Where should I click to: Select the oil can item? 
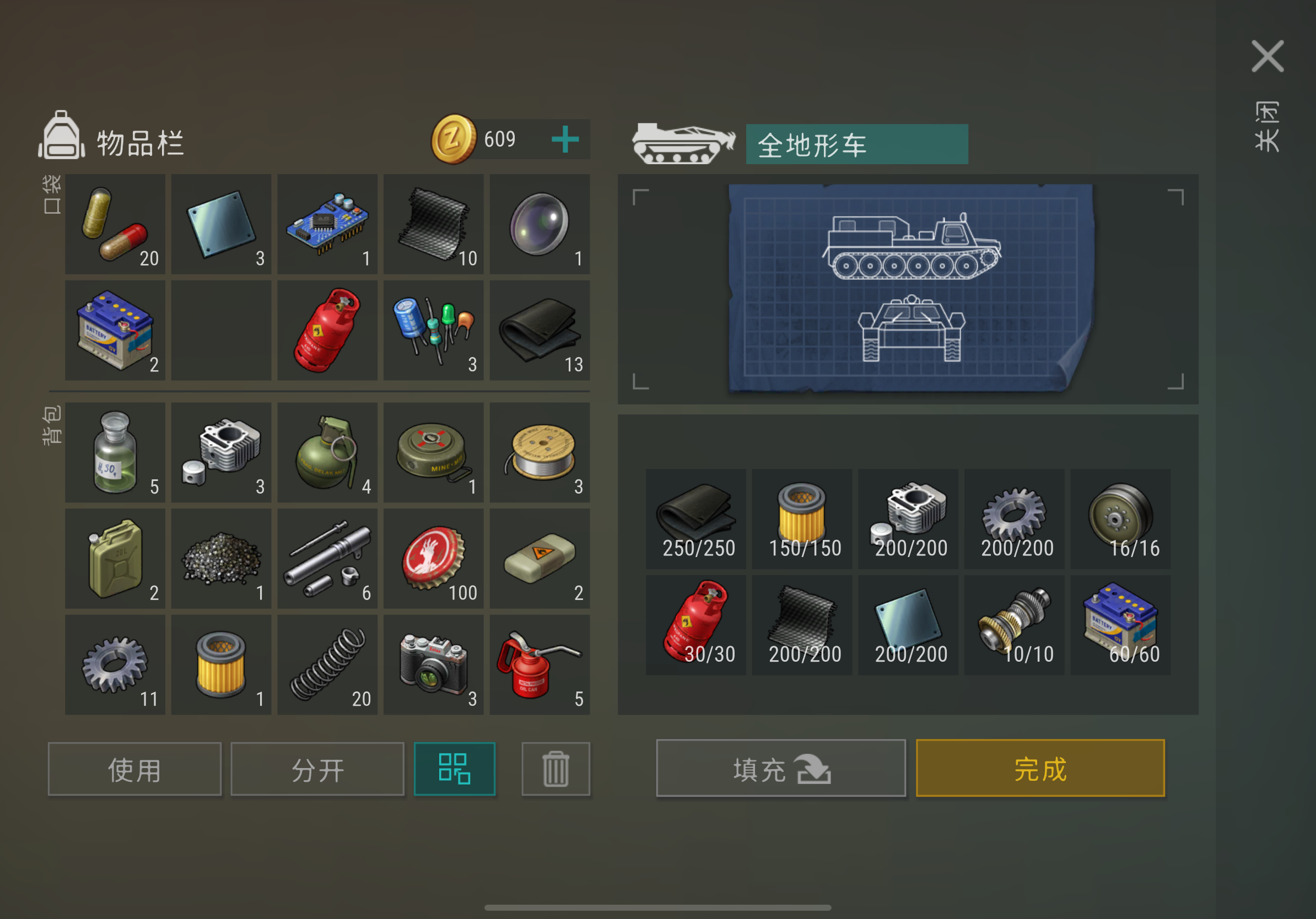tap(540, 664)
